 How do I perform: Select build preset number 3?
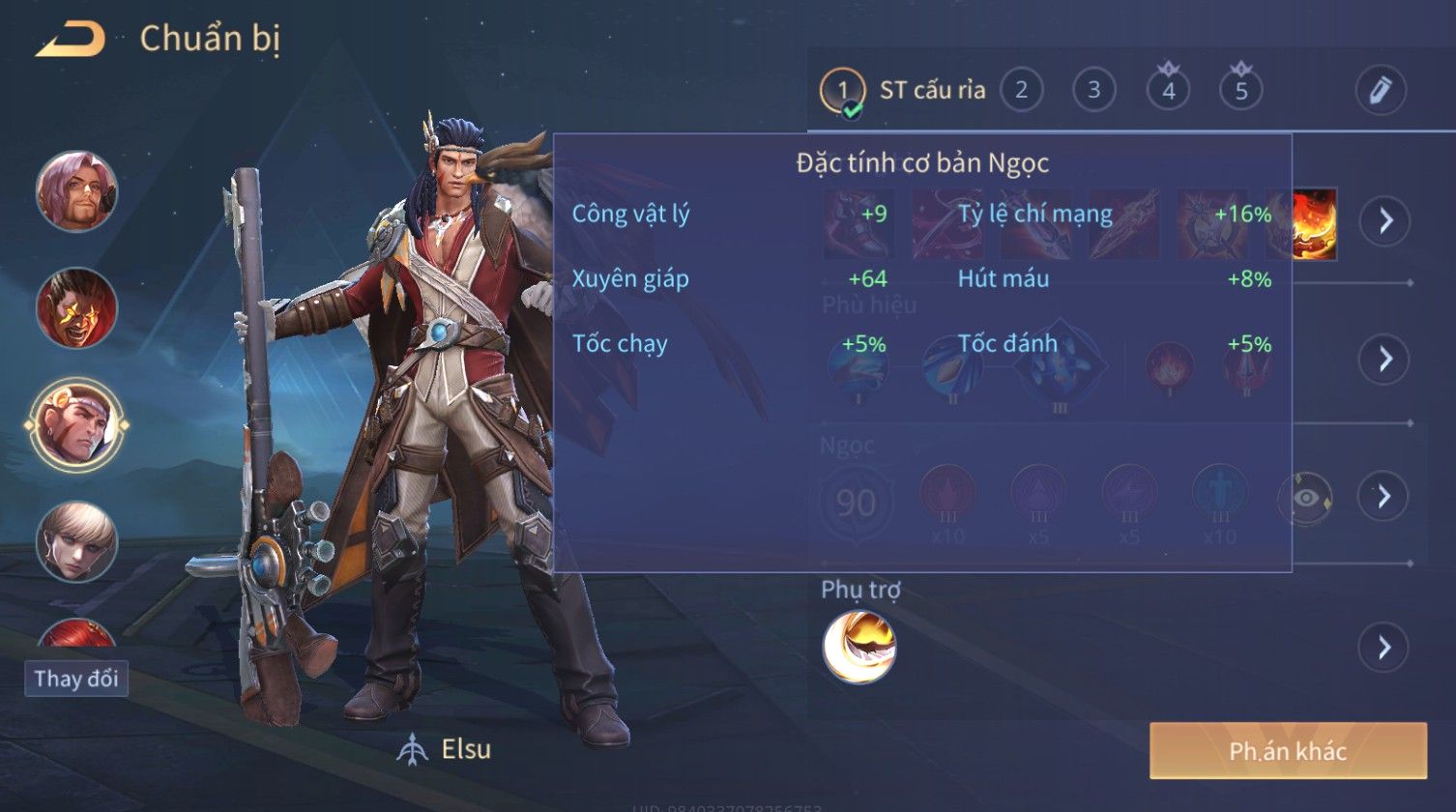[1093, 91]
